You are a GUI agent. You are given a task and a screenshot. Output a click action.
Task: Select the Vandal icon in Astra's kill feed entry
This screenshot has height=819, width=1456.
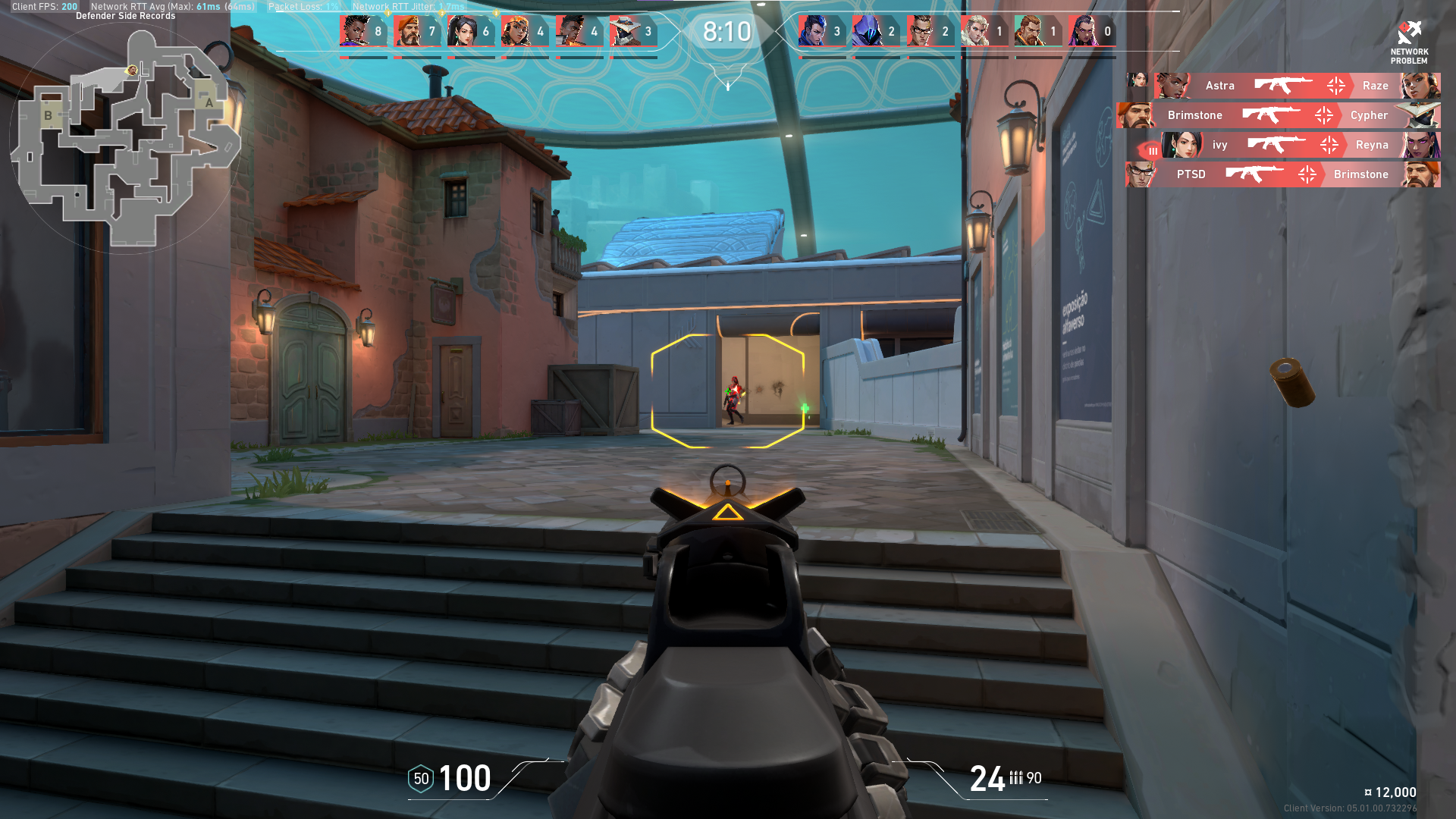coord(1283,86)
